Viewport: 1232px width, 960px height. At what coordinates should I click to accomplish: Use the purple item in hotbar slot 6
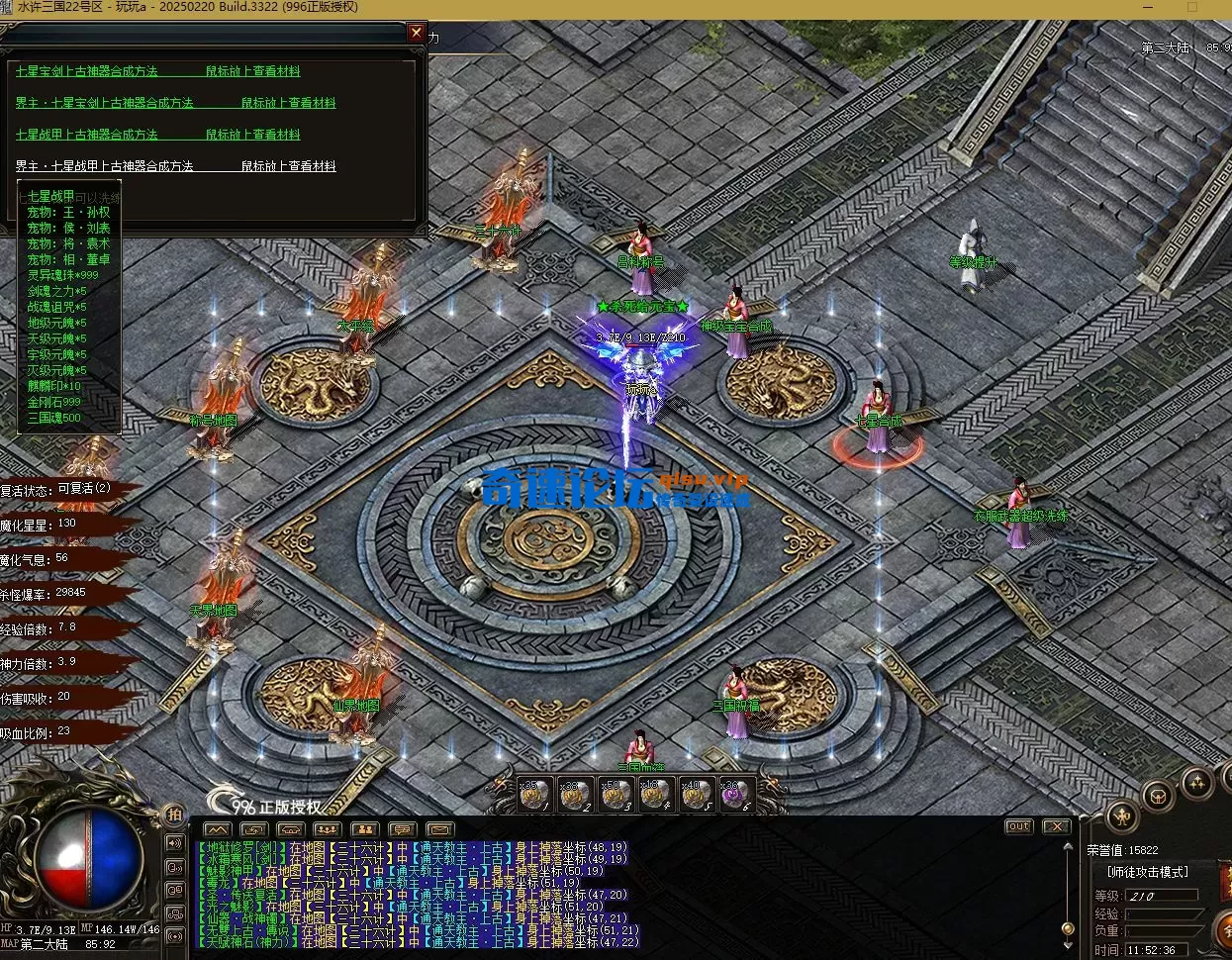point(735,794)
